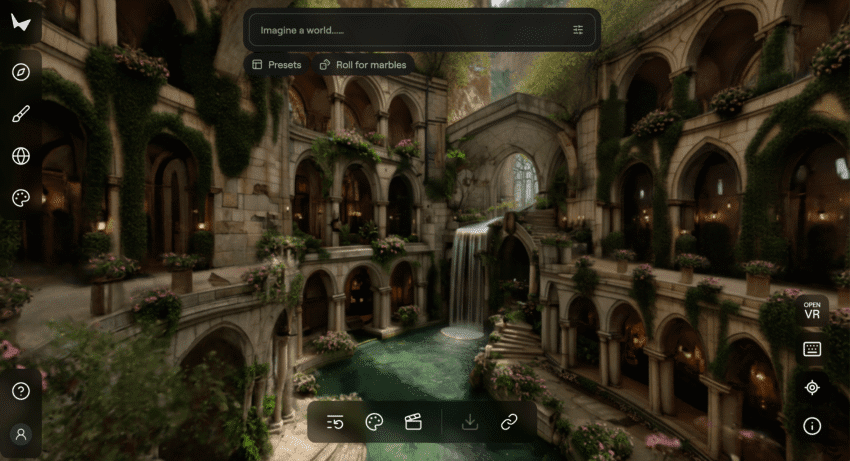Click the history list icon in bottom toolbar
This screenshot has width=850, height=461.
pos(336,422)
